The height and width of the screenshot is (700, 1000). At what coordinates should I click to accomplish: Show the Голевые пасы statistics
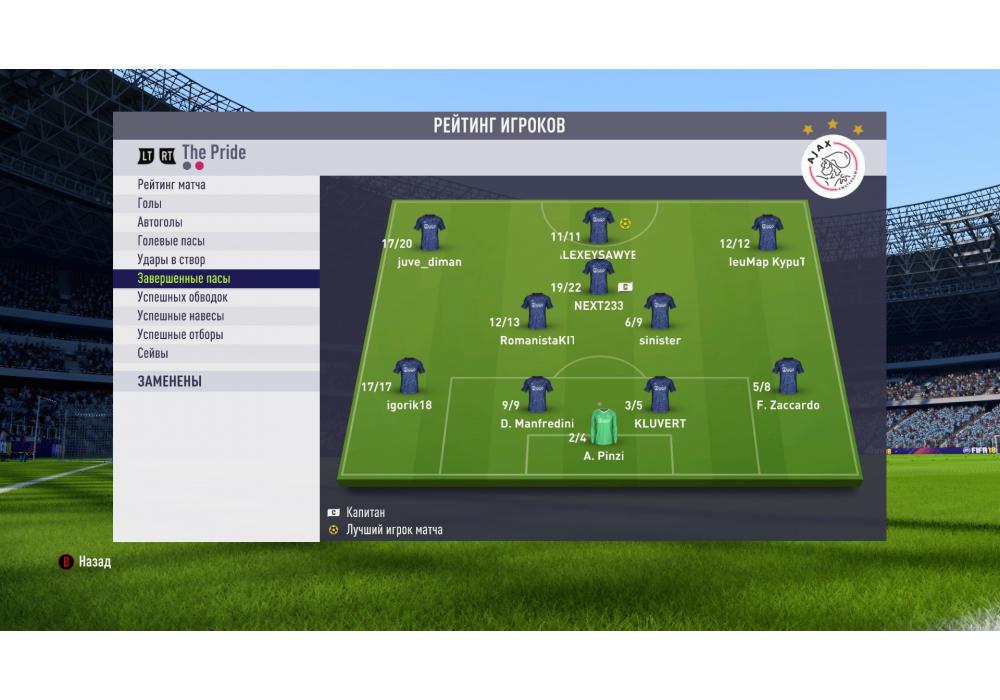point(171,241)
